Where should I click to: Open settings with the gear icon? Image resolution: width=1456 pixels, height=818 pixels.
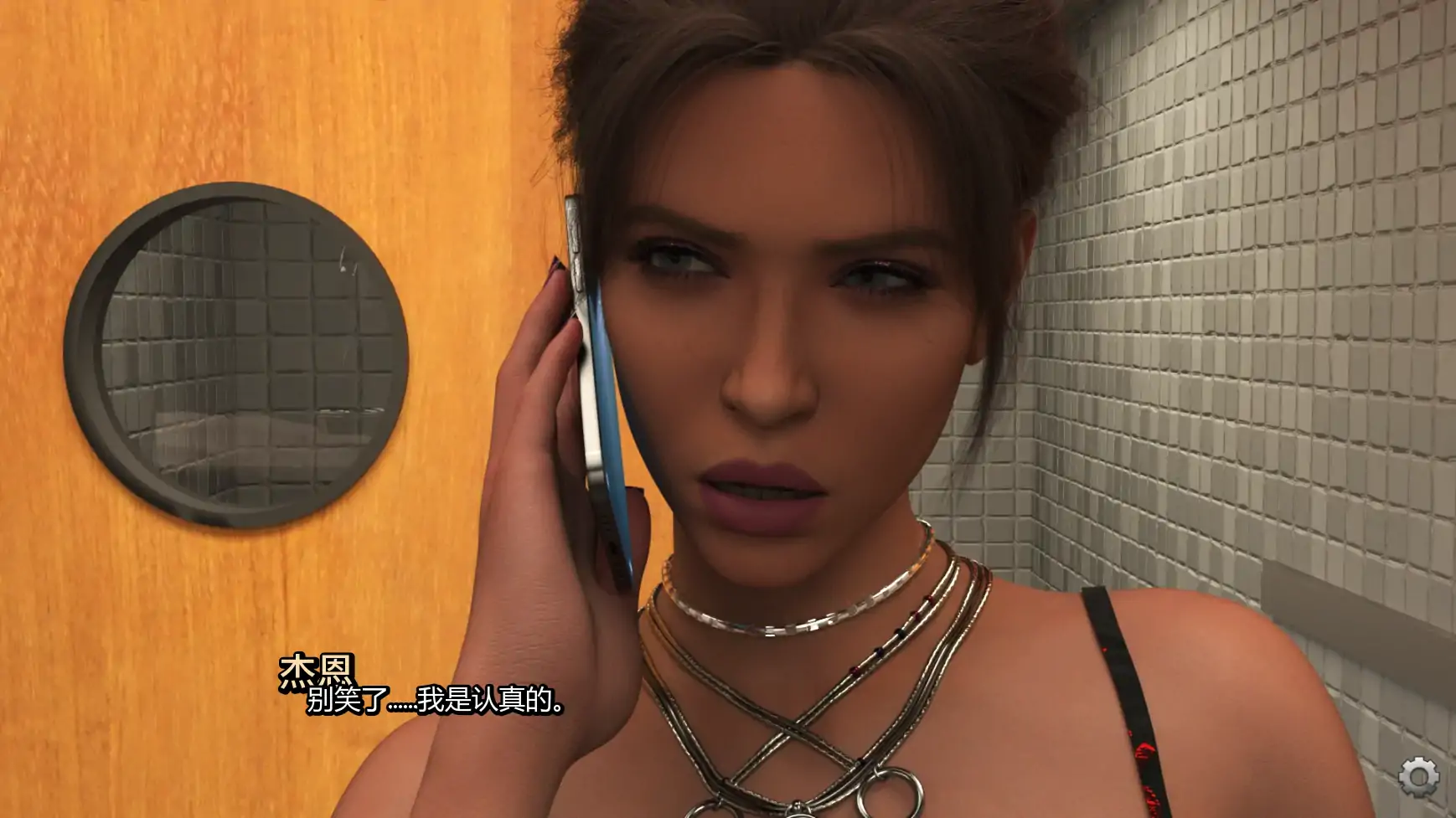tap(1418, 777)
